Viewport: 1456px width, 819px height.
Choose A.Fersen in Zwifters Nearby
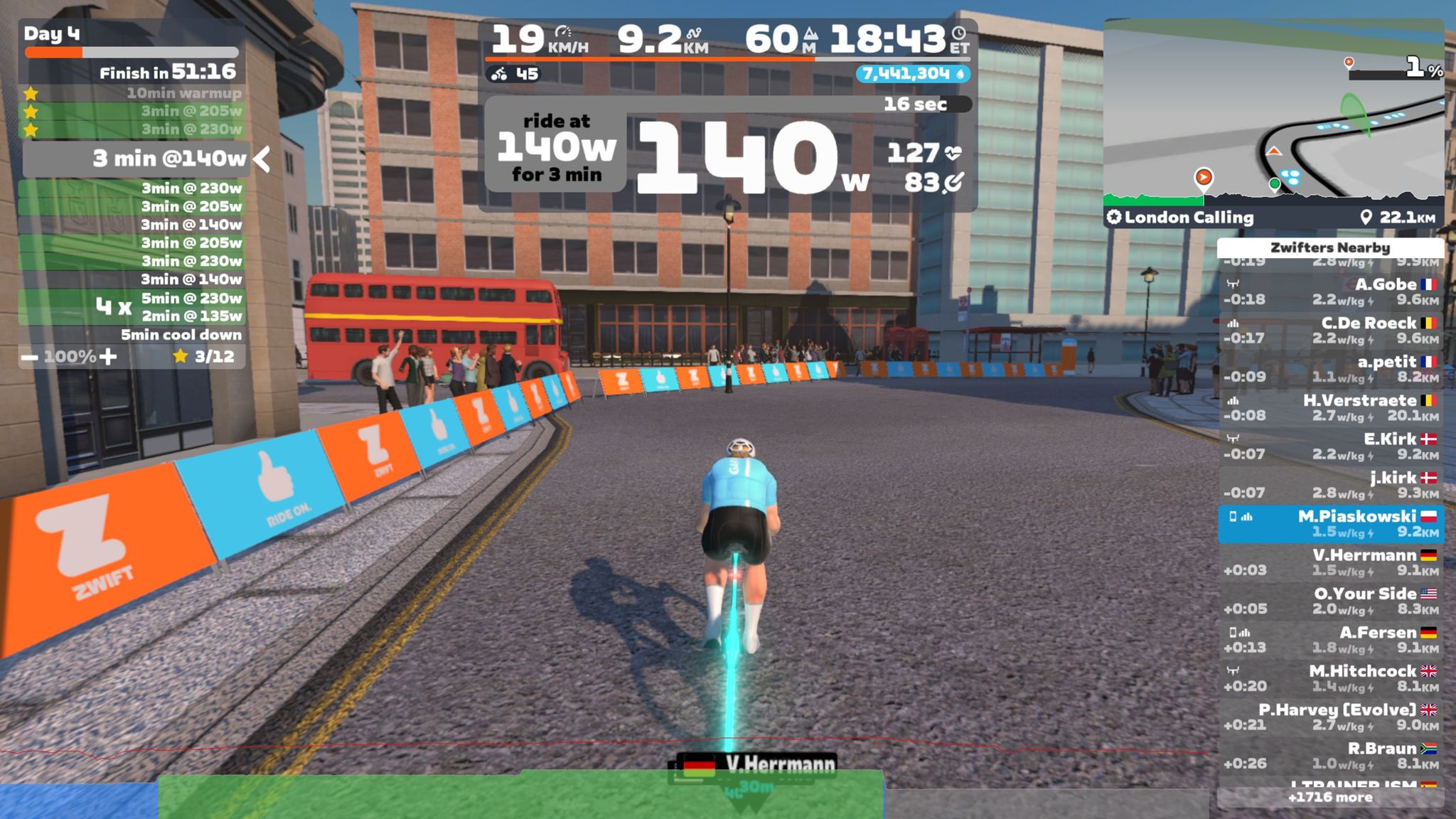coord(1330,640)
